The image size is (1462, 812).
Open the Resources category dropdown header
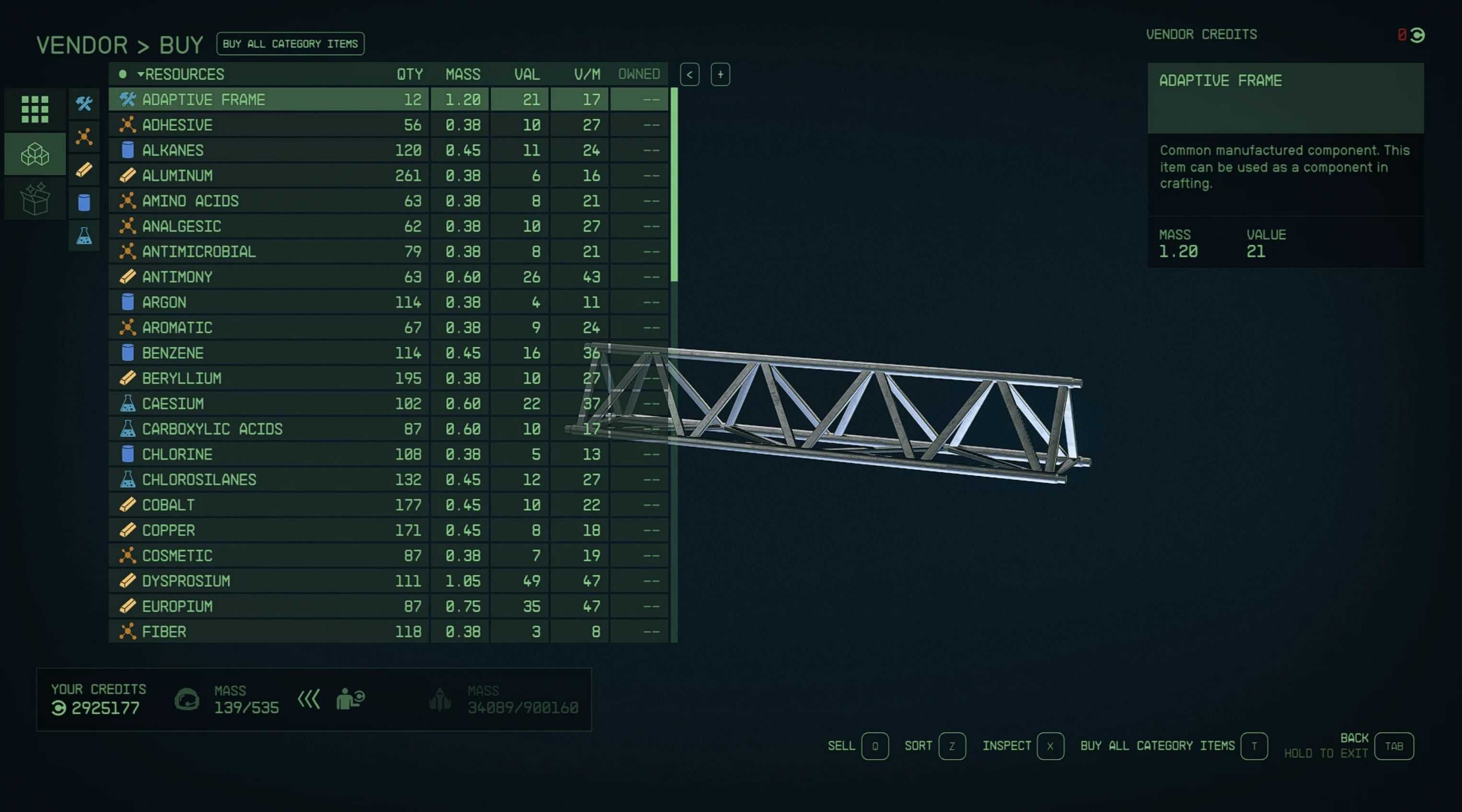182,74
